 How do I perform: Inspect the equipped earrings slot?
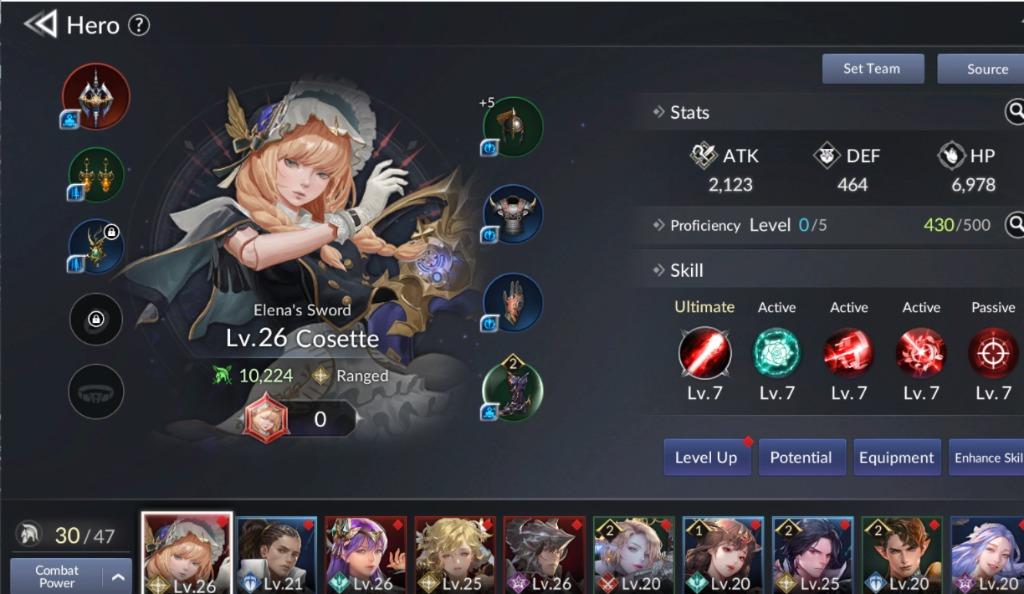click(96, 175)
